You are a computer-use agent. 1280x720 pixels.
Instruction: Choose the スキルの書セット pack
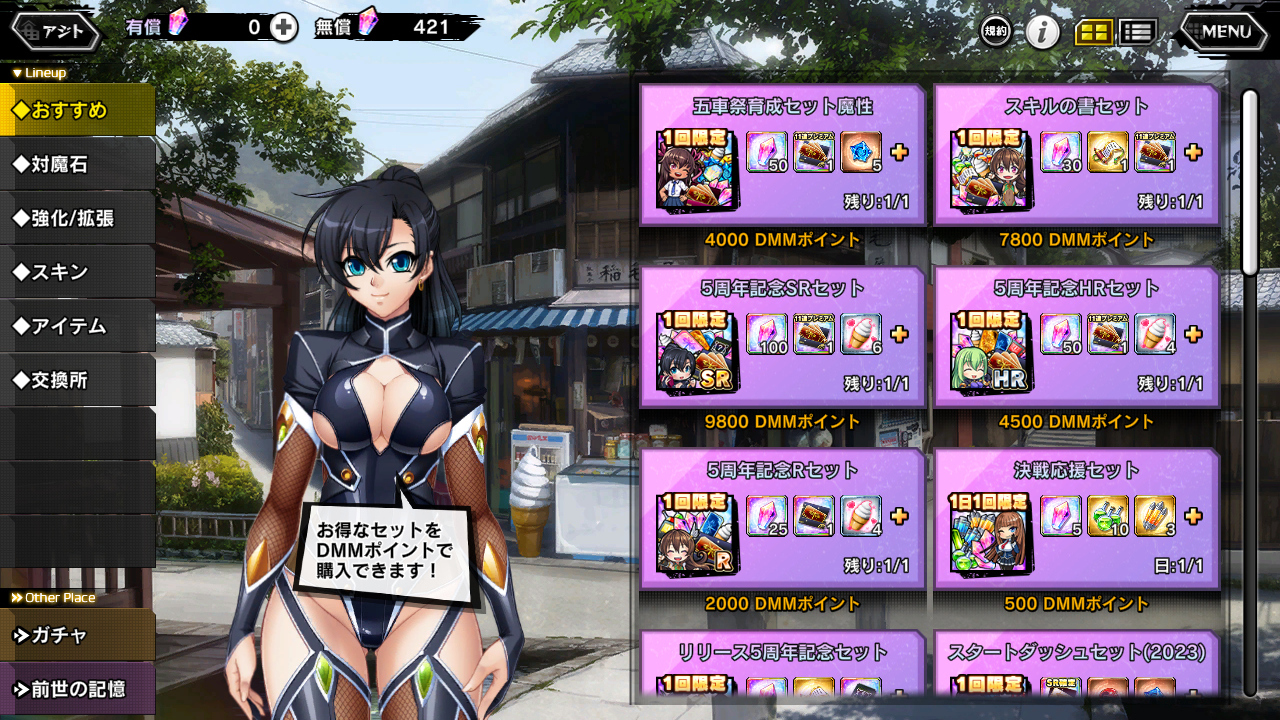coord(1077,155)
